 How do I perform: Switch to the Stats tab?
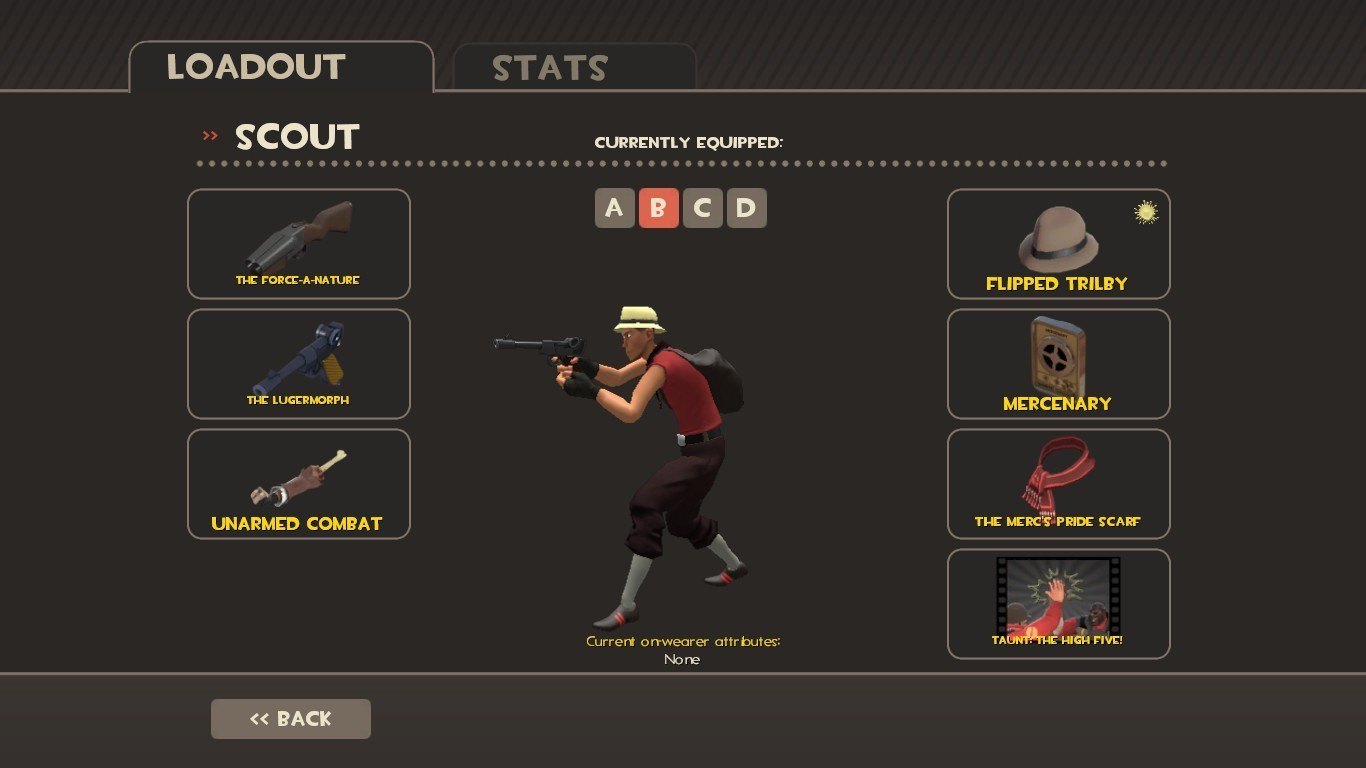574,68
